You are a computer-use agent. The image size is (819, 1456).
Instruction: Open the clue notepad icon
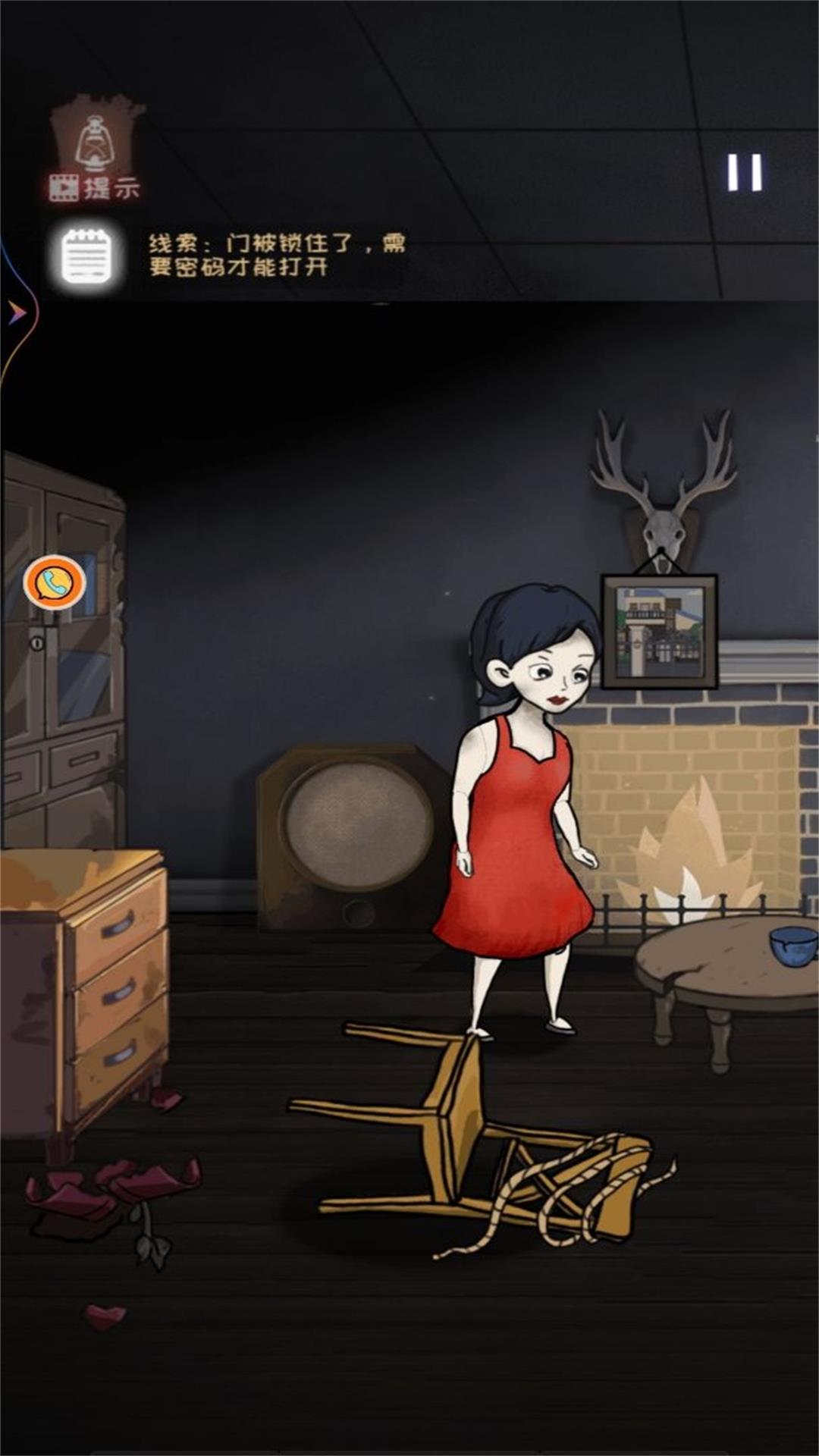86,256
